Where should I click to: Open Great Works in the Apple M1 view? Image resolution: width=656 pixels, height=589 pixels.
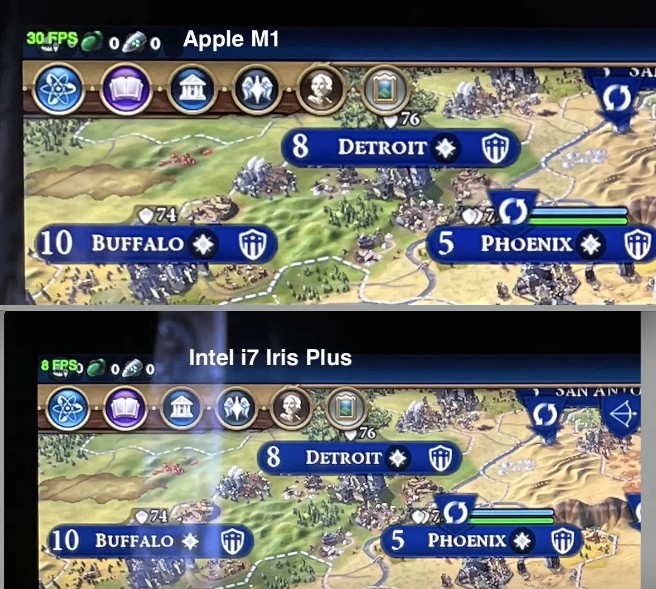[x=384, y=91]
